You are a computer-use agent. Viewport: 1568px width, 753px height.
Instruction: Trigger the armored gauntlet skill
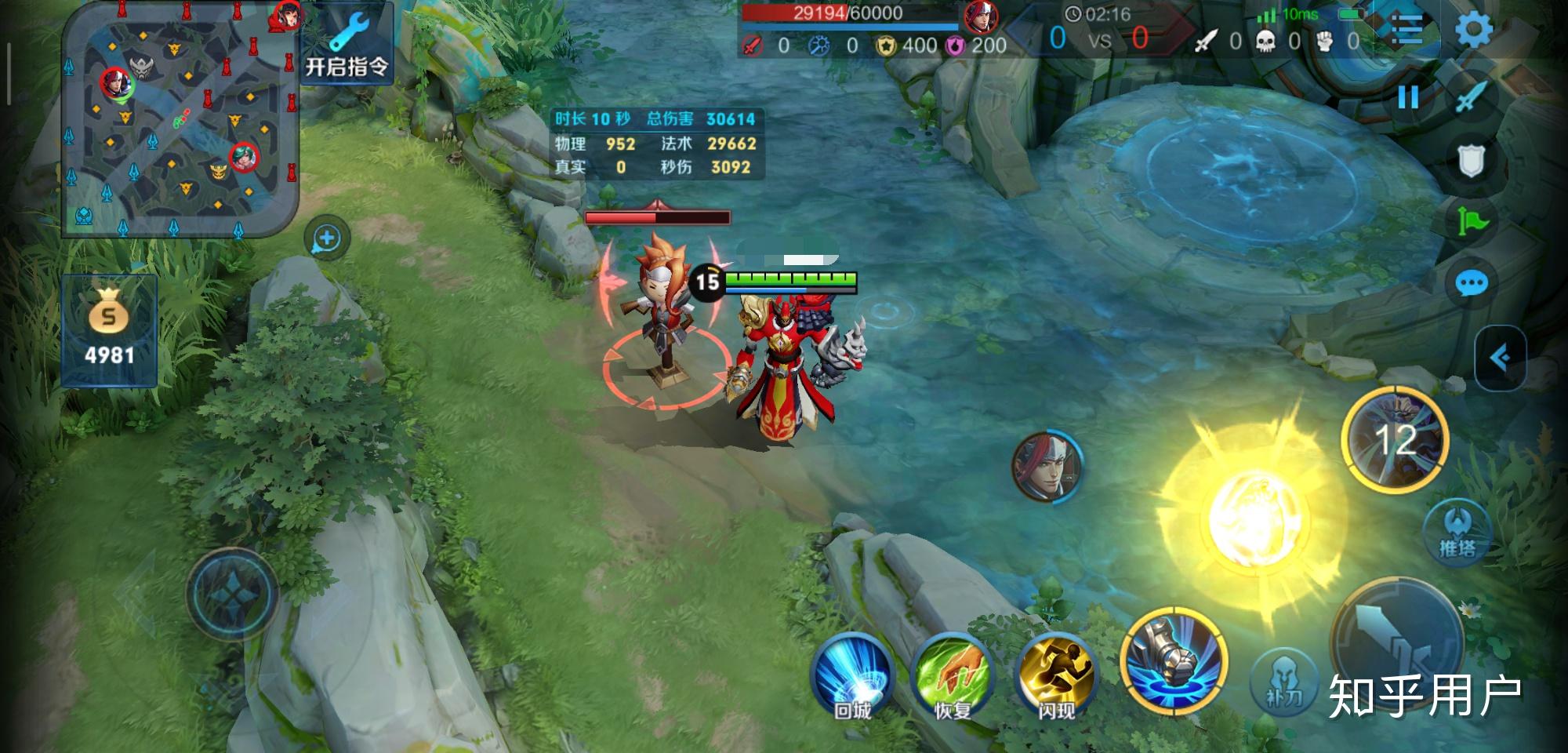[x=1174, y=660]
